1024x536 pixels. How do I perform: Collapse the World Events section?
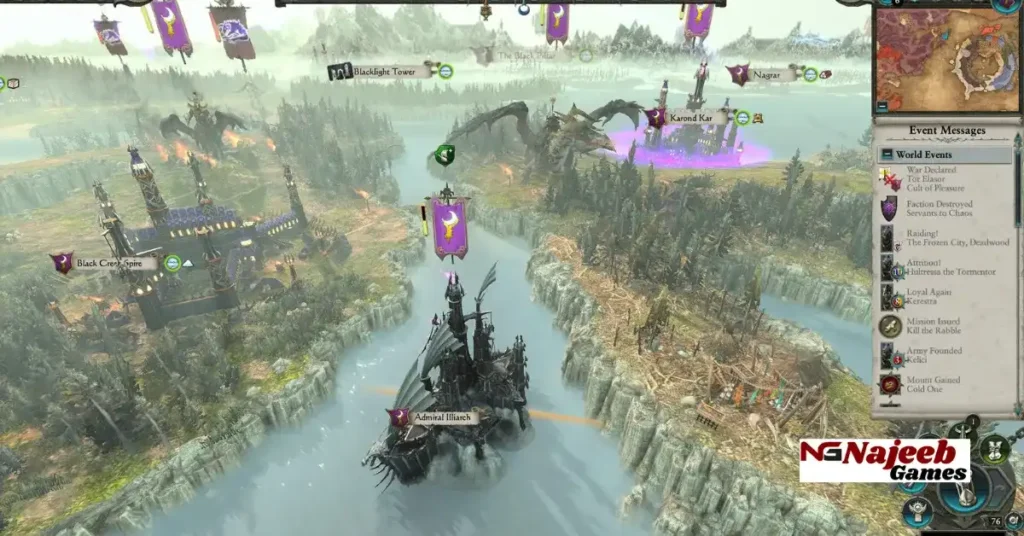886,155
